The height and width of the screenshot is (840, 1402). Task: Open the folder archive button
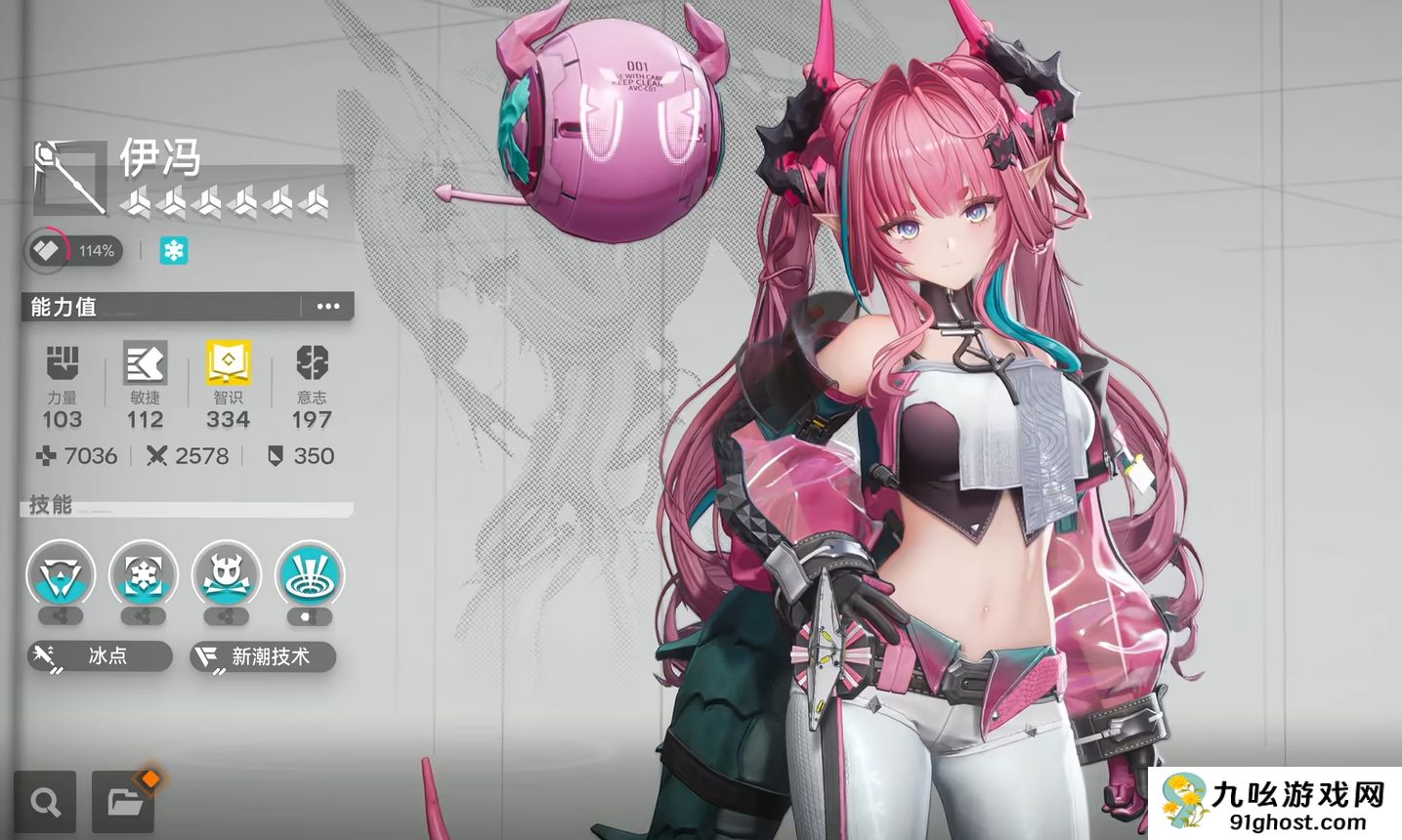click(x=124, y=803)
